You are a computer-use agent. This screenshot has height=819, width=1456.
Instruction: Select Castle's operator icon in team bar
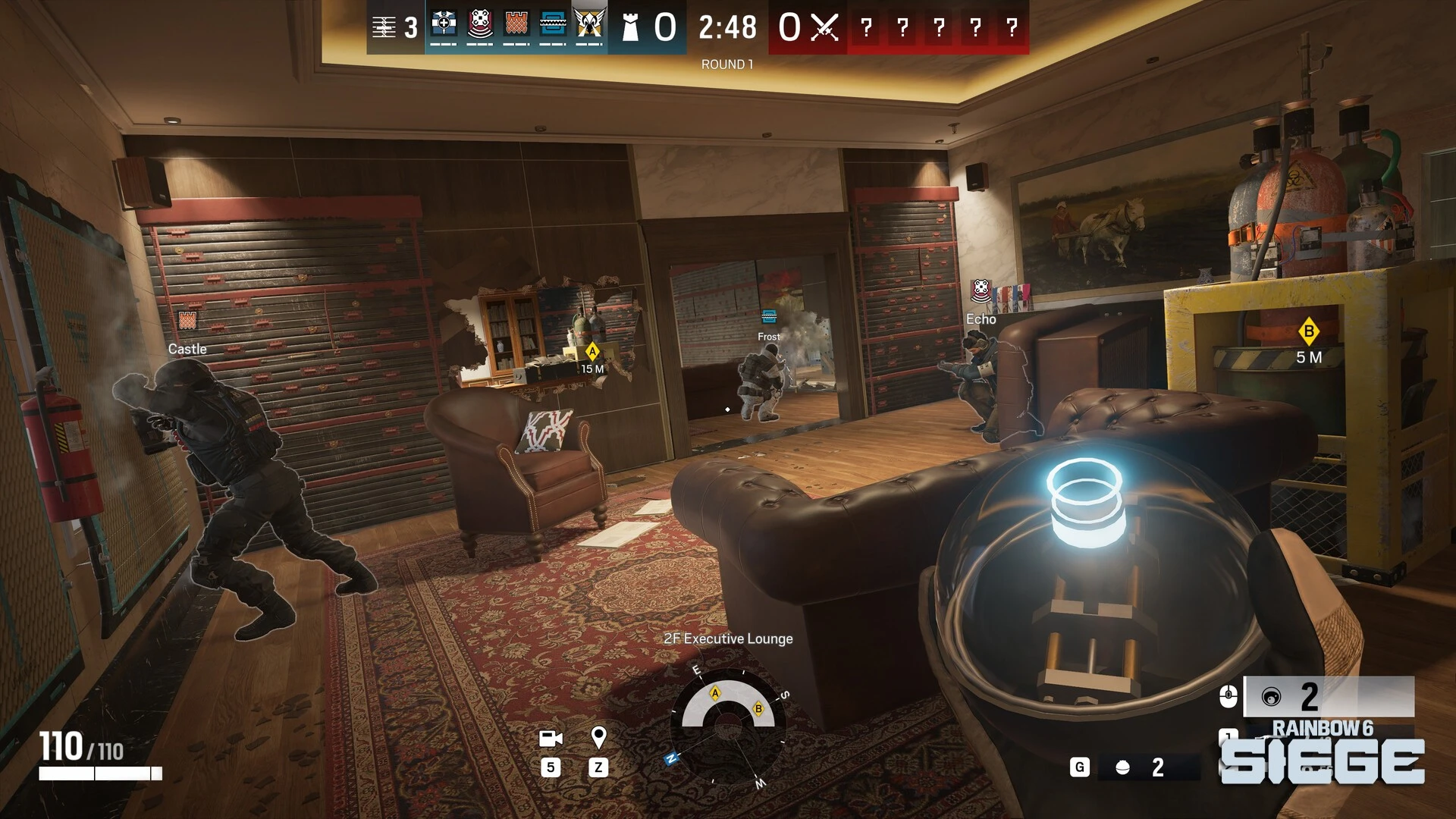(516, 25)
